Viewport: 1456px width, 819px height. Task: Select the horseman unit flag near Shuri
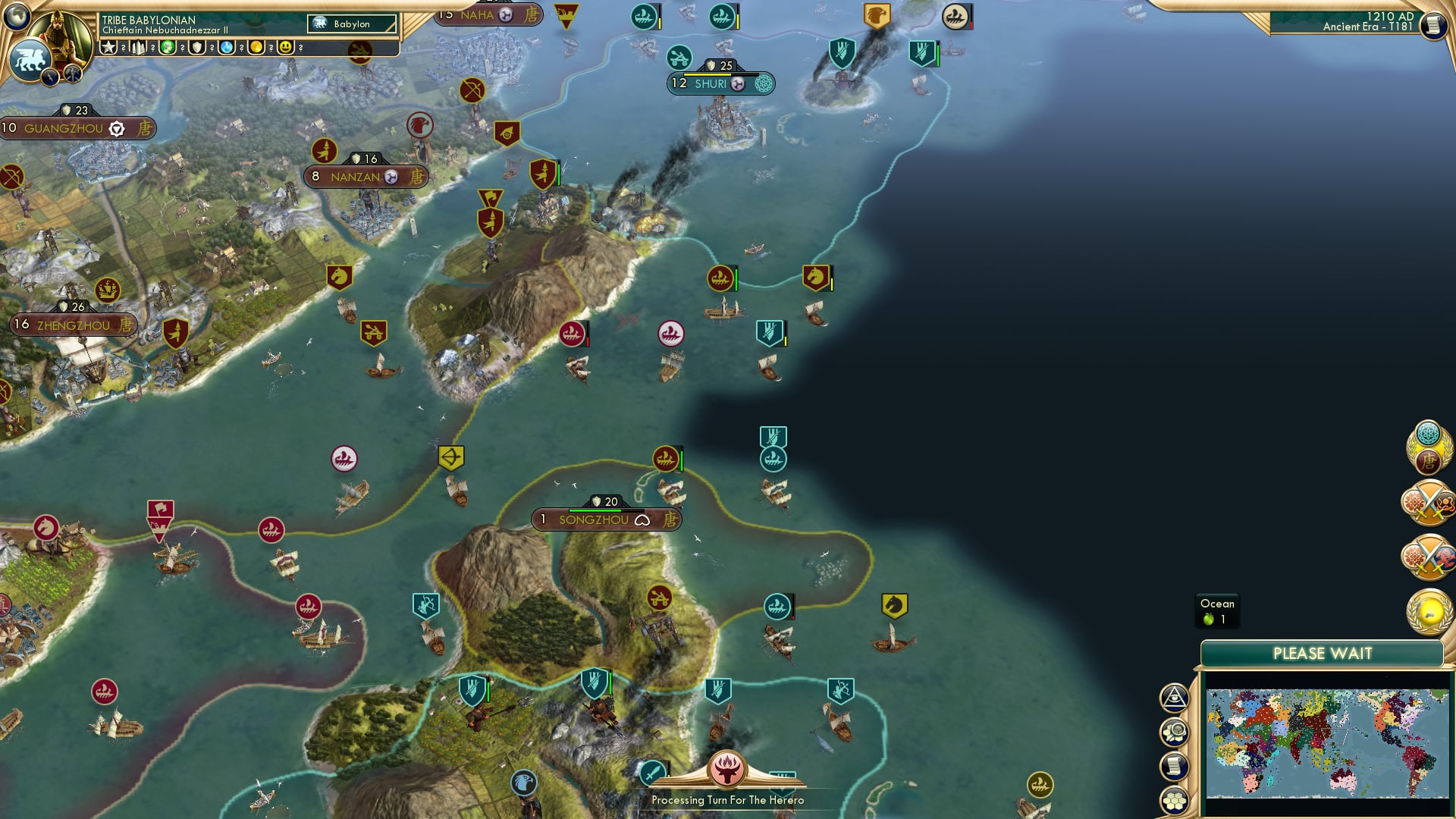(813, 279)
